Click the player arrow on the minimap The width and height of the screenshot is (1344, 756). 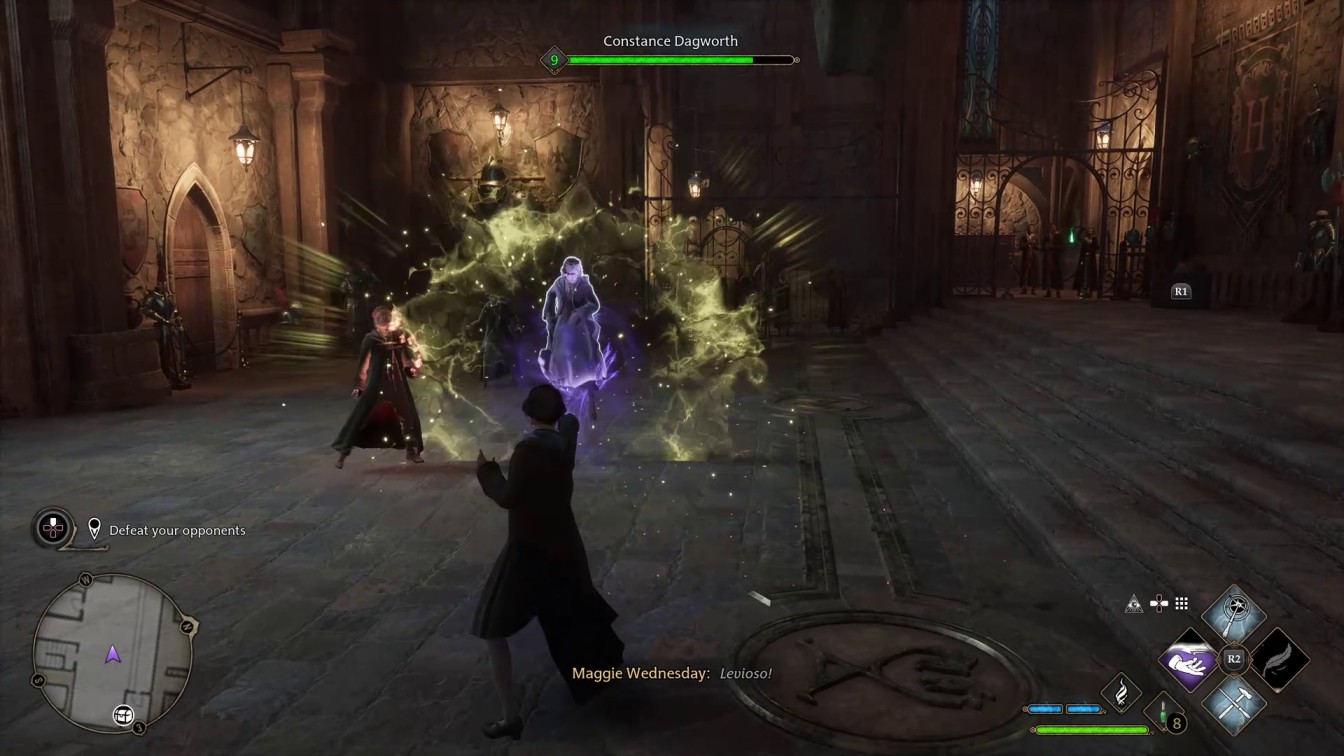pos(113,653)
